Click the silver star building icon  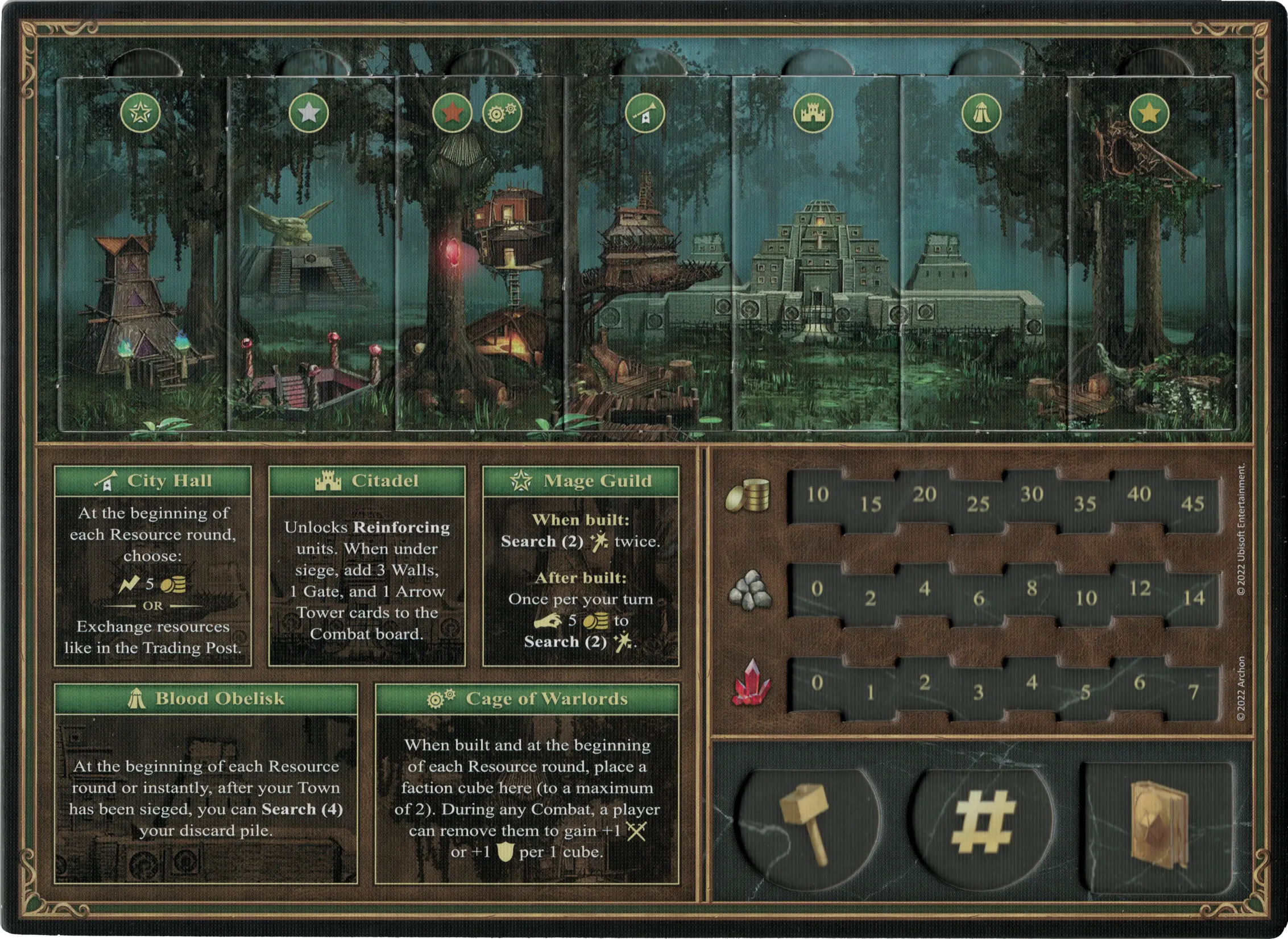point(308,113)
